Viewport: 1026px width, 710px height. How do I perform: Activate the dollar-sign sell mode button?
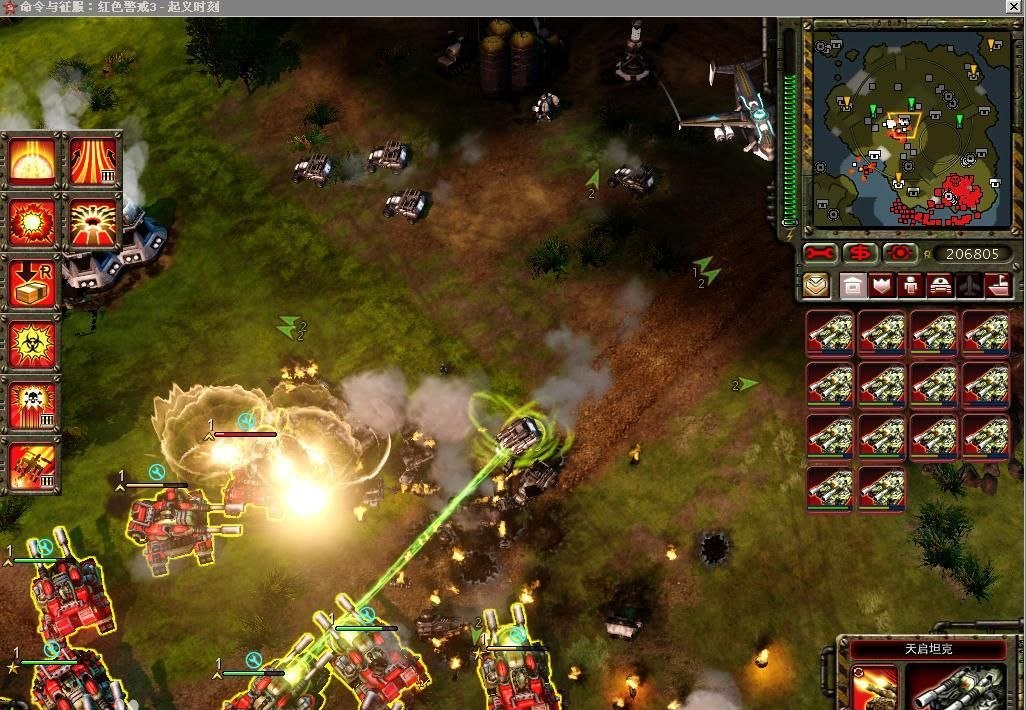coord(860,253)
